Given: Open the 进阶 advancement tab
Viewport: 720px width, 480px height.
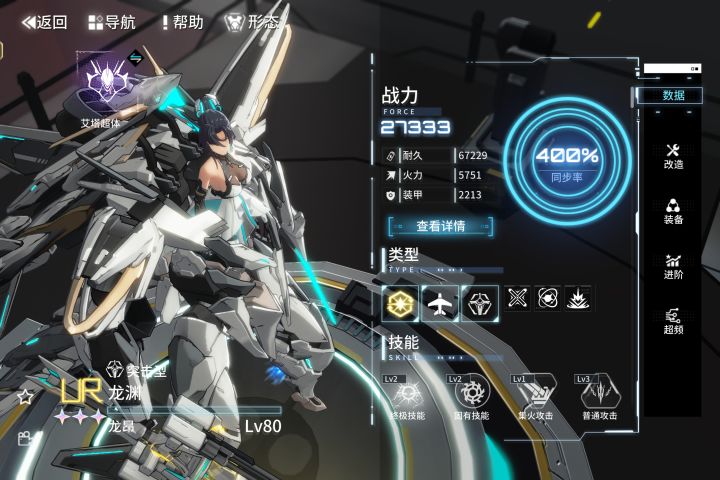Looking at the screenshot, I should point(673,265).
